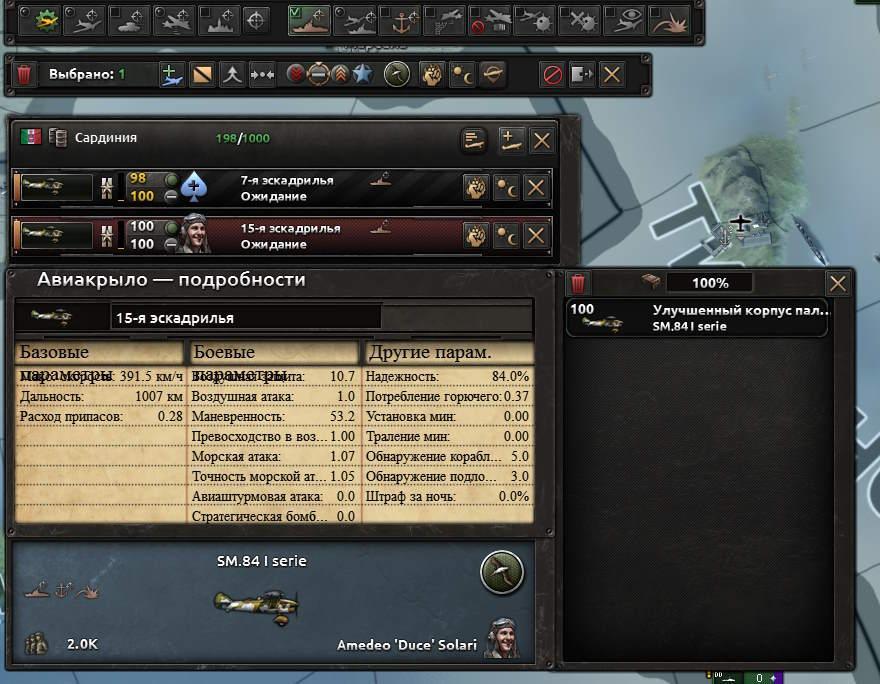This screenshot has width=880, height=684.
Task: Click the Amedeo 'Duce' Solari ace portrait
Action: coord(501,638)
